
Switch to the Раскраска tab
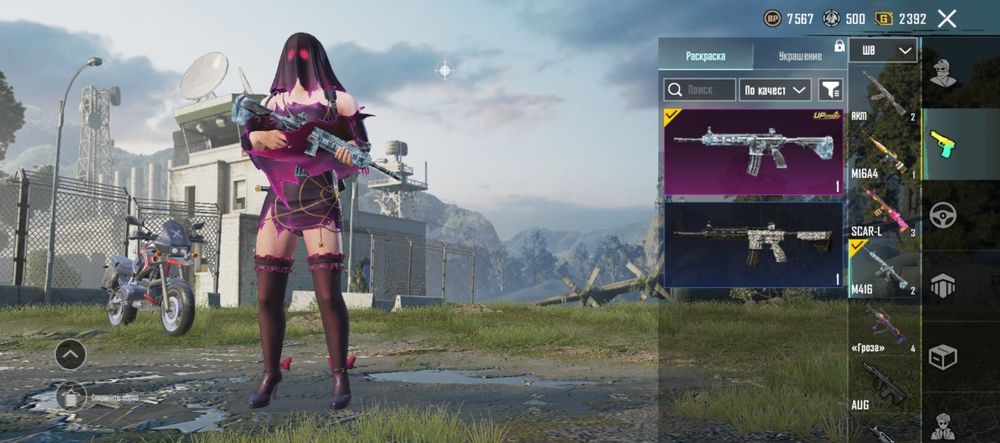pyautogui.click(x=705, y=56)
